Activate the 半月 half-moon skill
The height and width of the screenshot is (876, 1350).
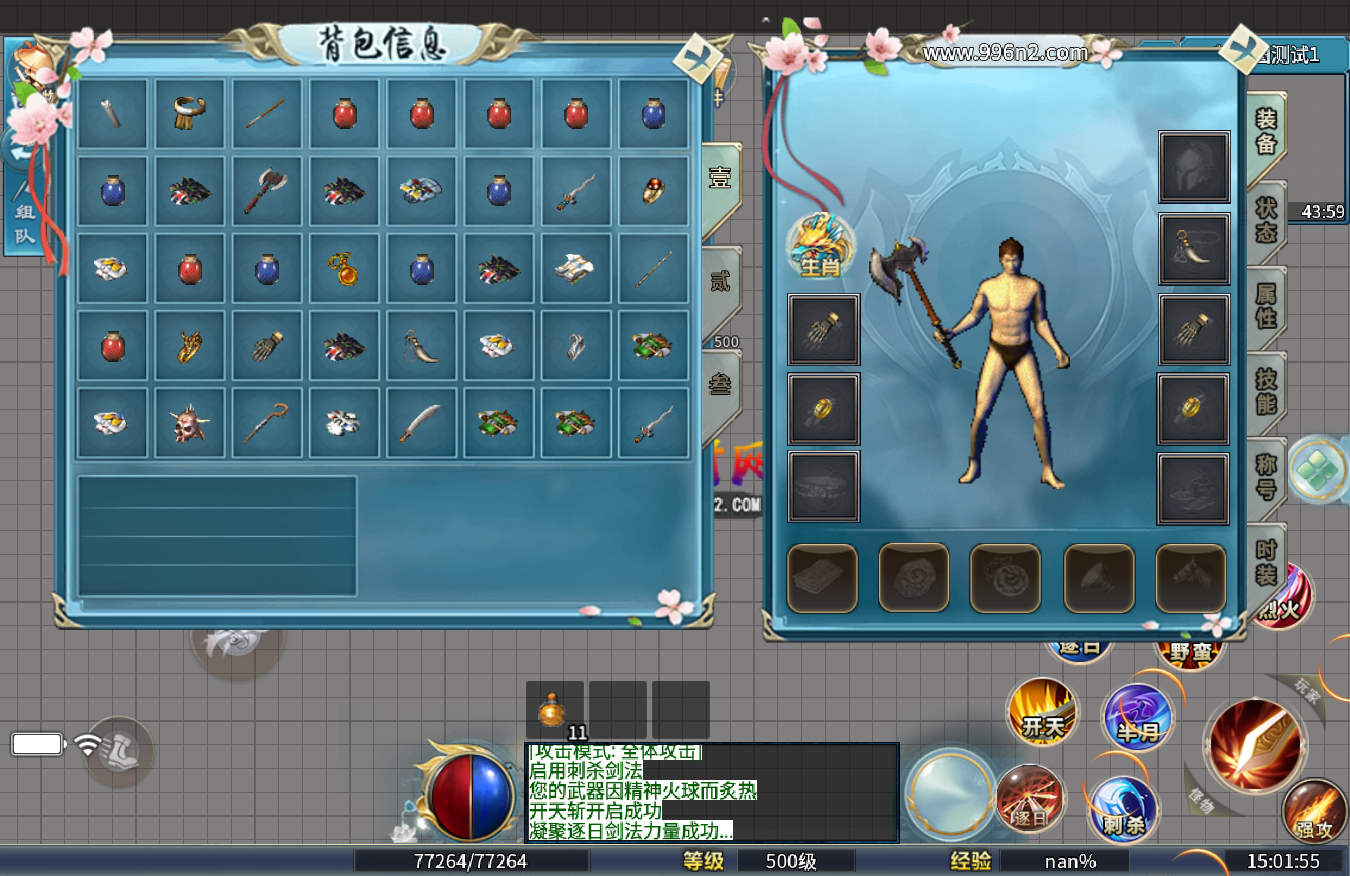pyautogui.click(x=1137, y=718)
